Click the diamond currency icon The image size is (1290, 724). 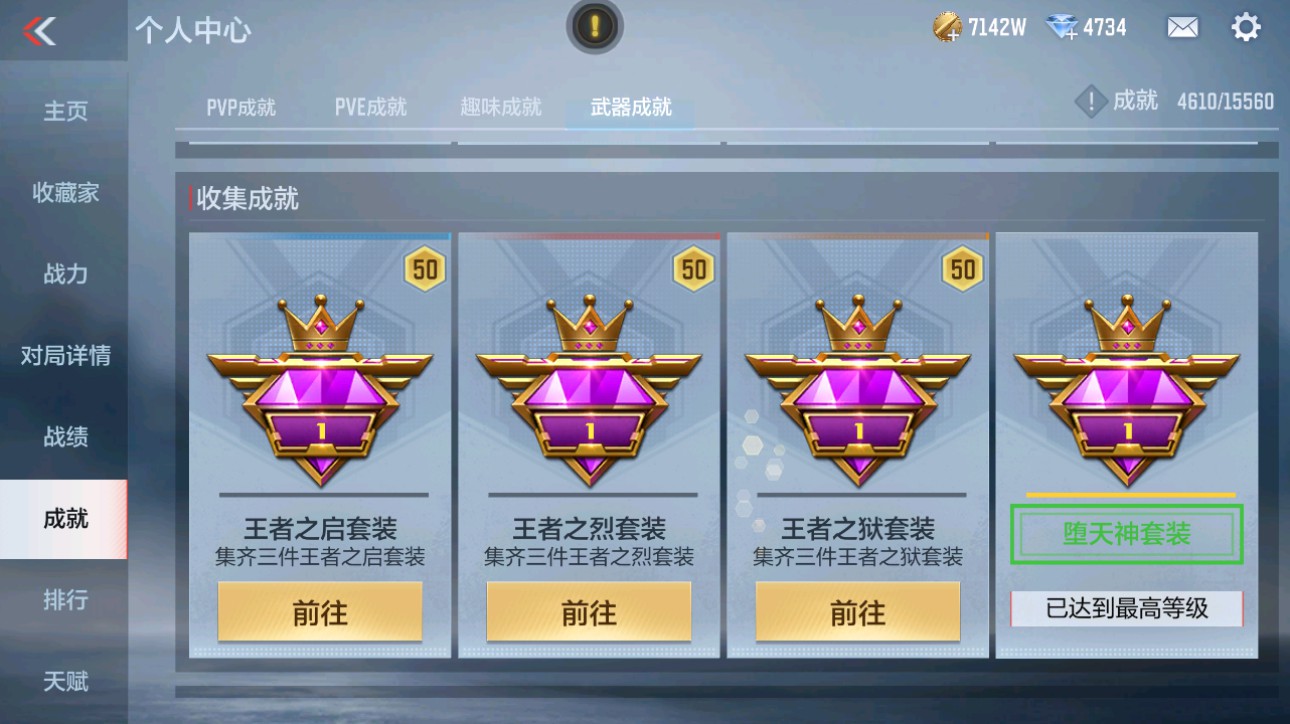pos(1062,27)
